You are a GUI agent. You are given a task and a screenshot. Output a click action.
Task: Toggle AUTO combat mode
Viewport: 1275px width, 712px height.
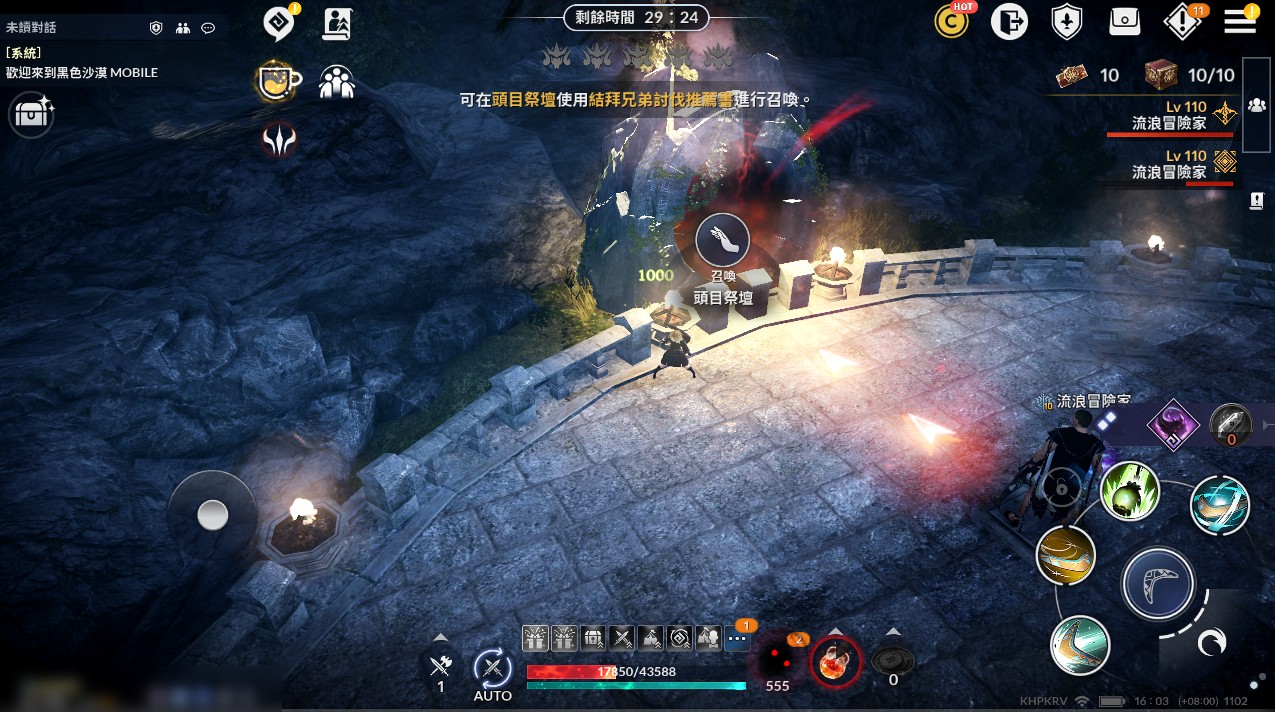tap(492, 668)
